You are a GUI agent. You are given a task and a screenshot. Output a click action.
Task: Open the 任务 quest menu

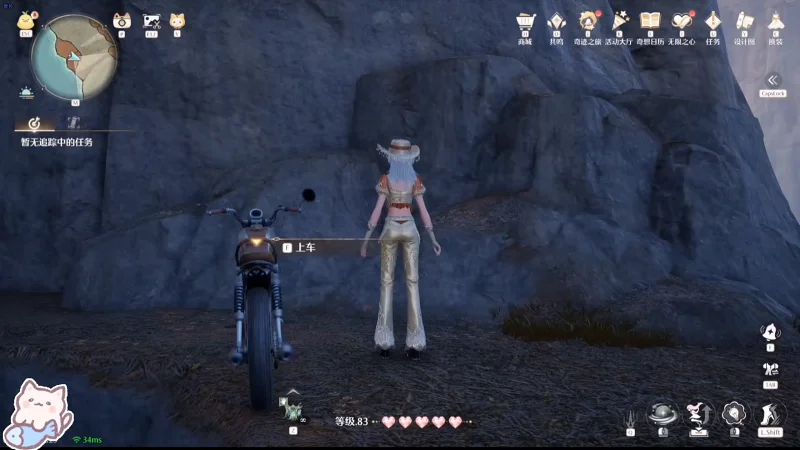coord(713,22)
